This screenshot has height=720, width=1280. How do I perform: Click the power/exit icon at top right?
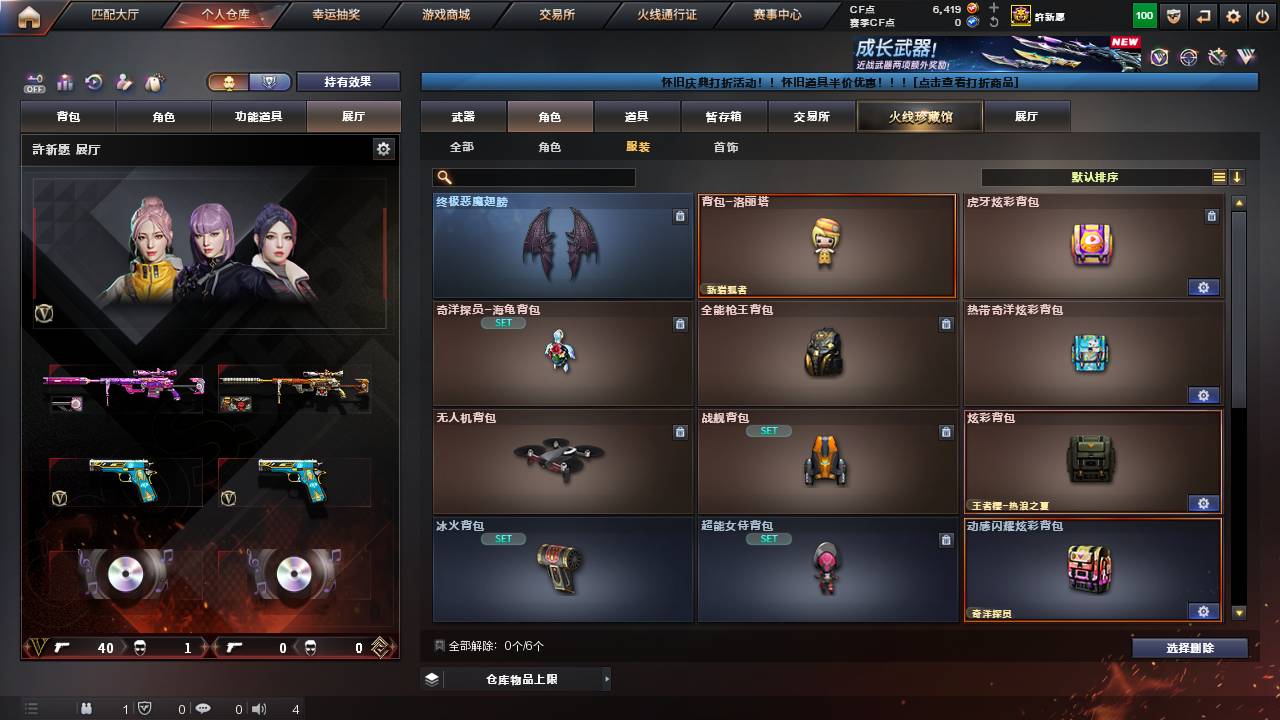pos(1263,16)
